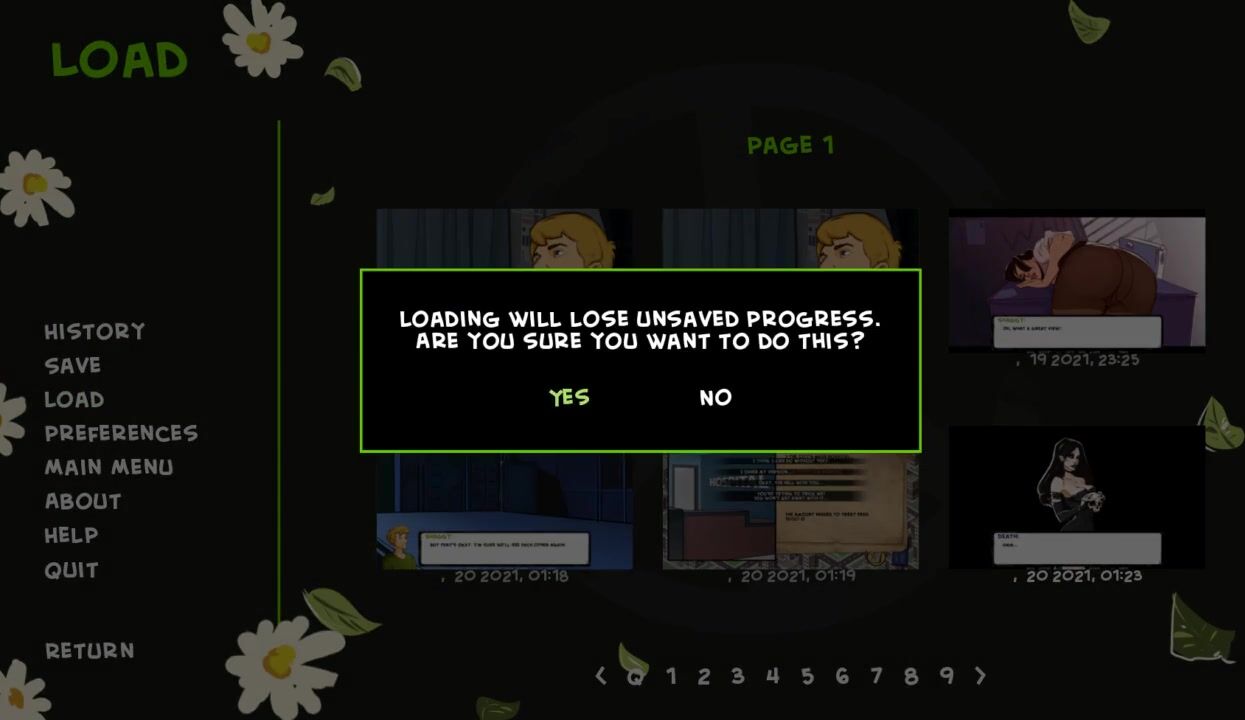Go to the next save page arrow
1245x720 pixels.
(x=980, y=676)
